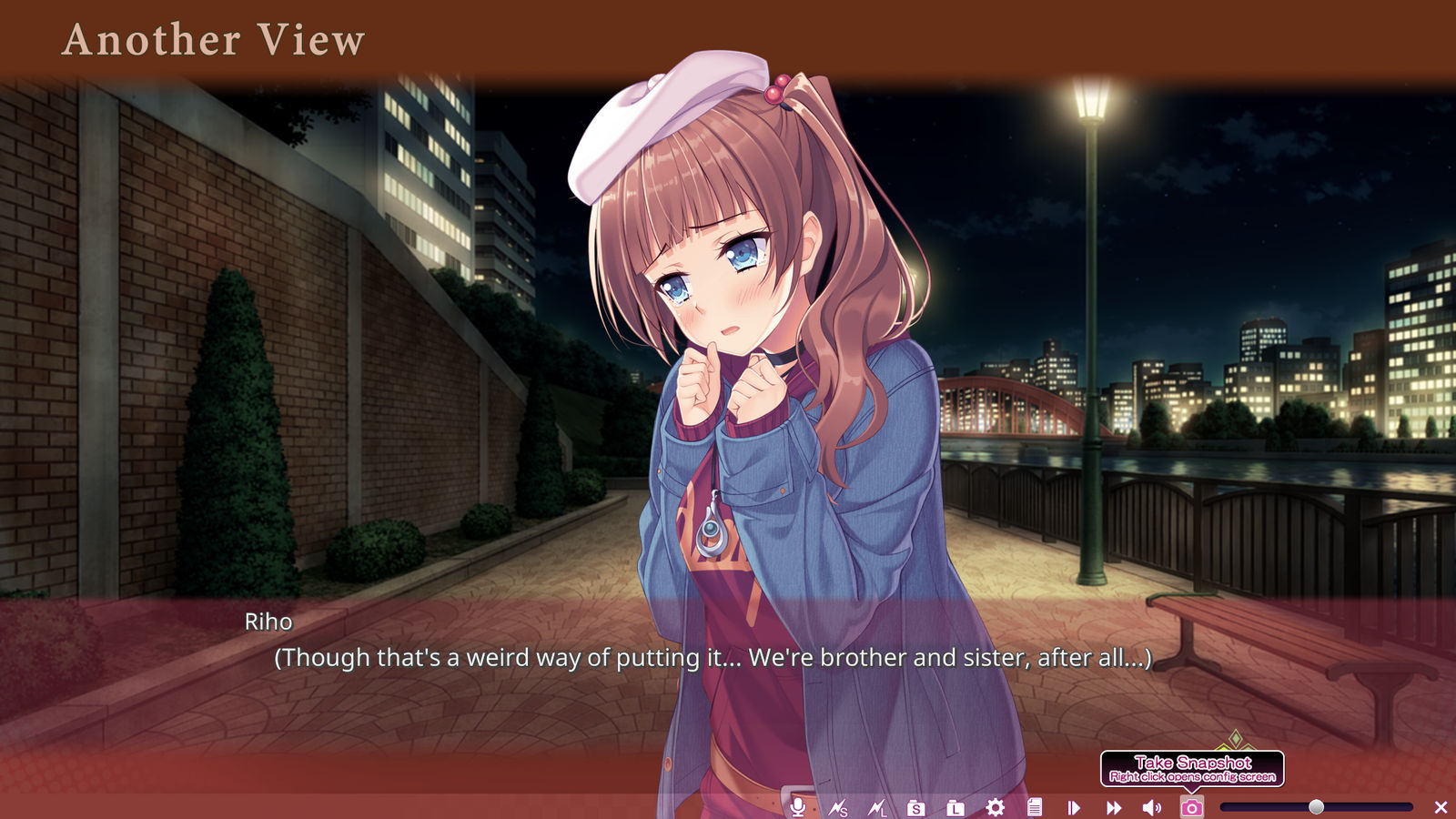Open the load screen folder L icon

955,807
